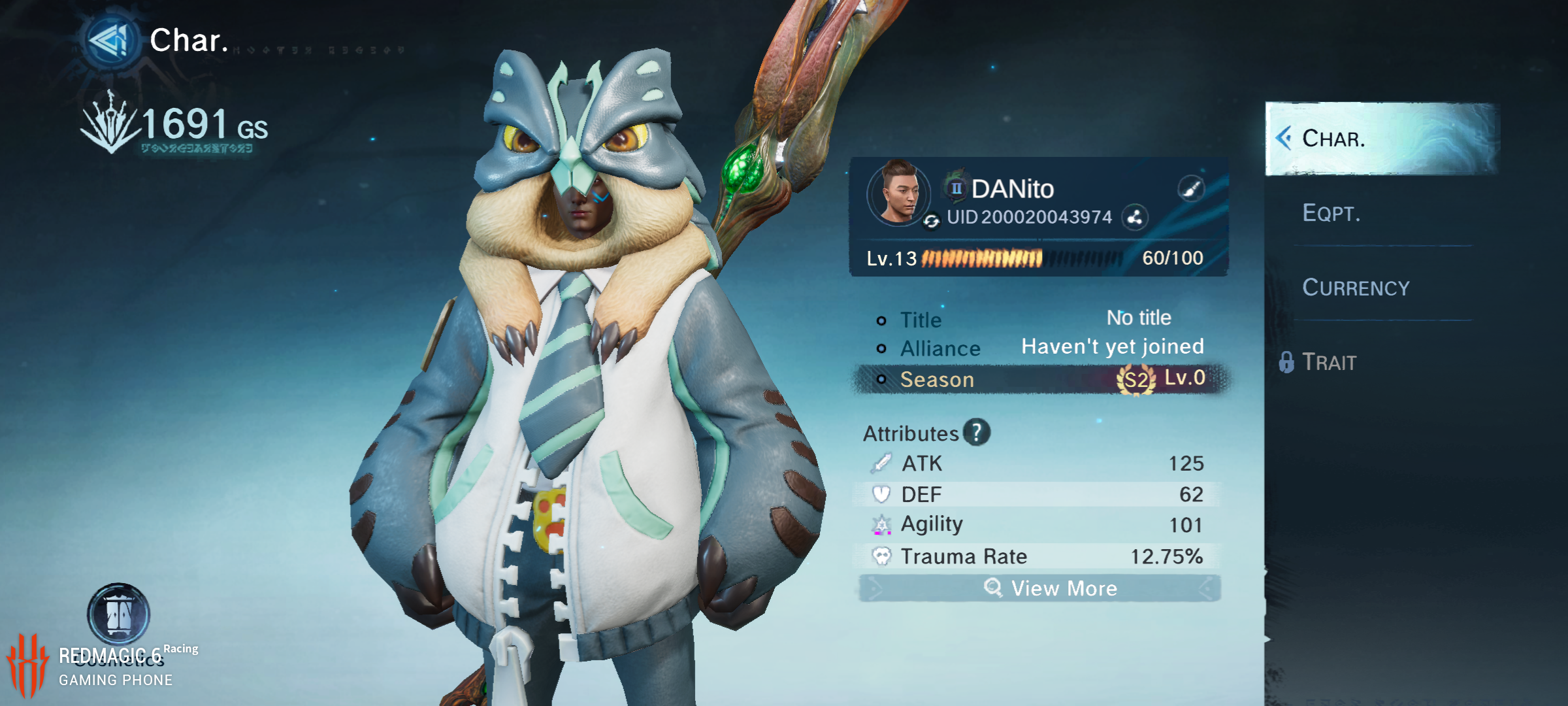Share the UID with share icon
Viewport: 1568px width, 706px height.
[1135, 218]
